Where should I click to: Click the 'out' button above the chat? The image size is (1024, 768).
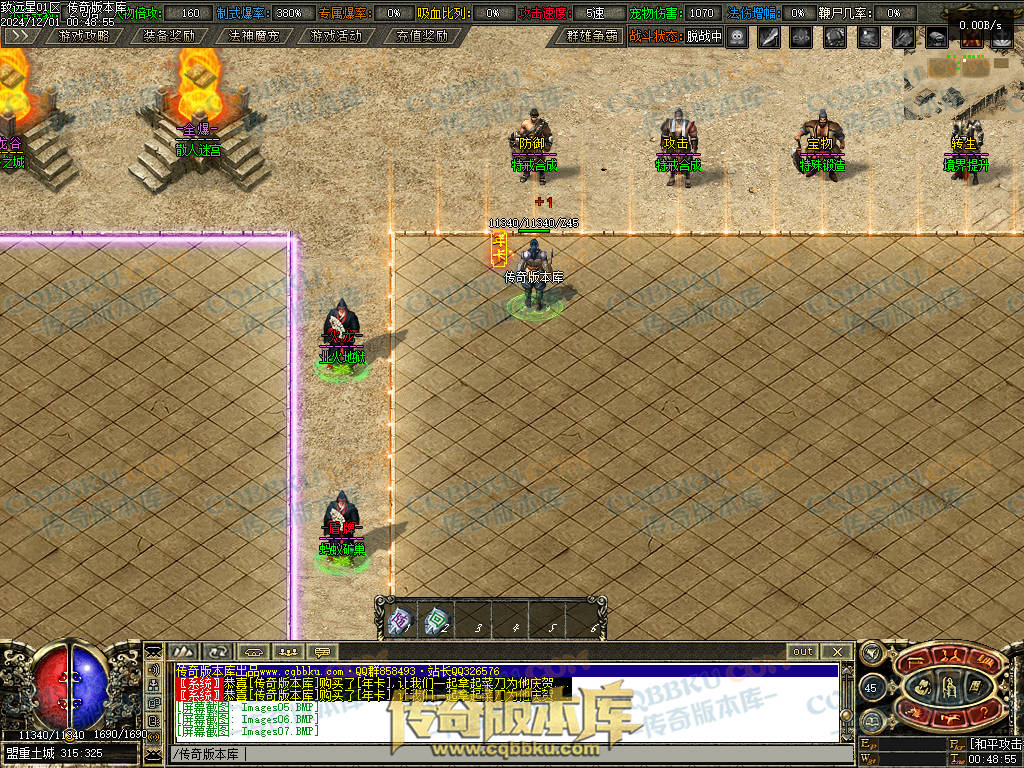[802, 652]
